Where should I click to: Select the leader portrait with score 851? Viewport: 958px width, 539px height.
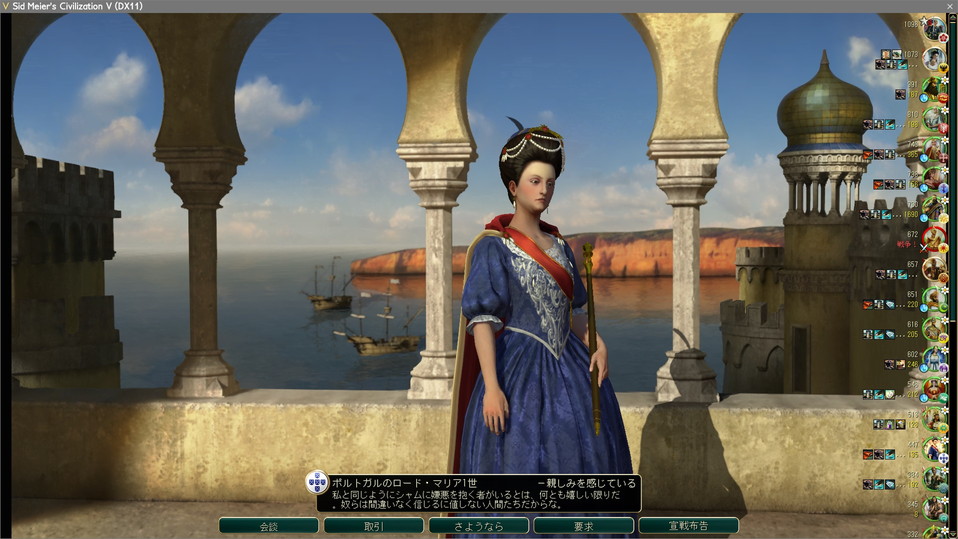point(934,299)
